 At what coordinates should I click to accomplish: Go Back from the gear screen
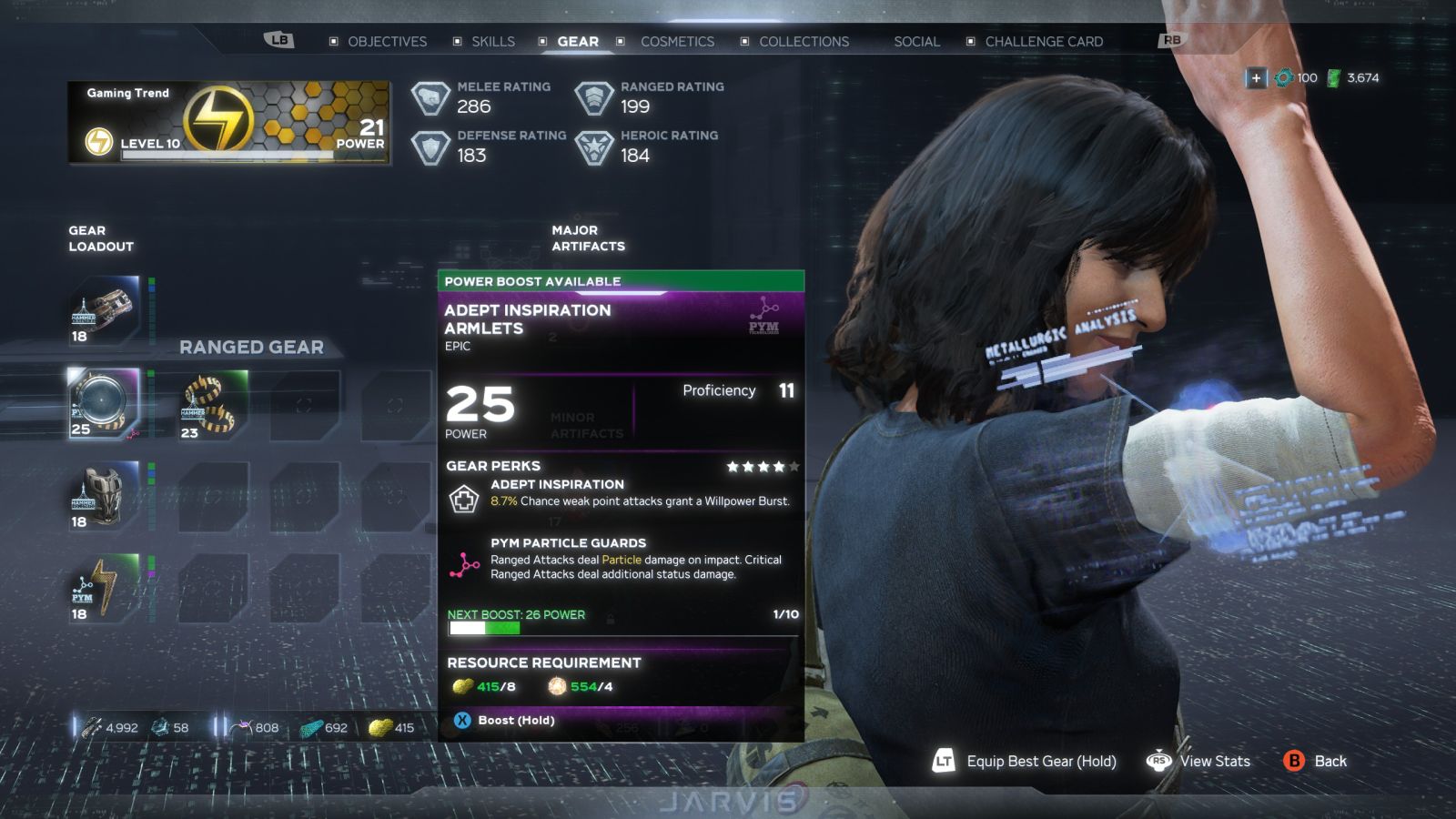1315,762
